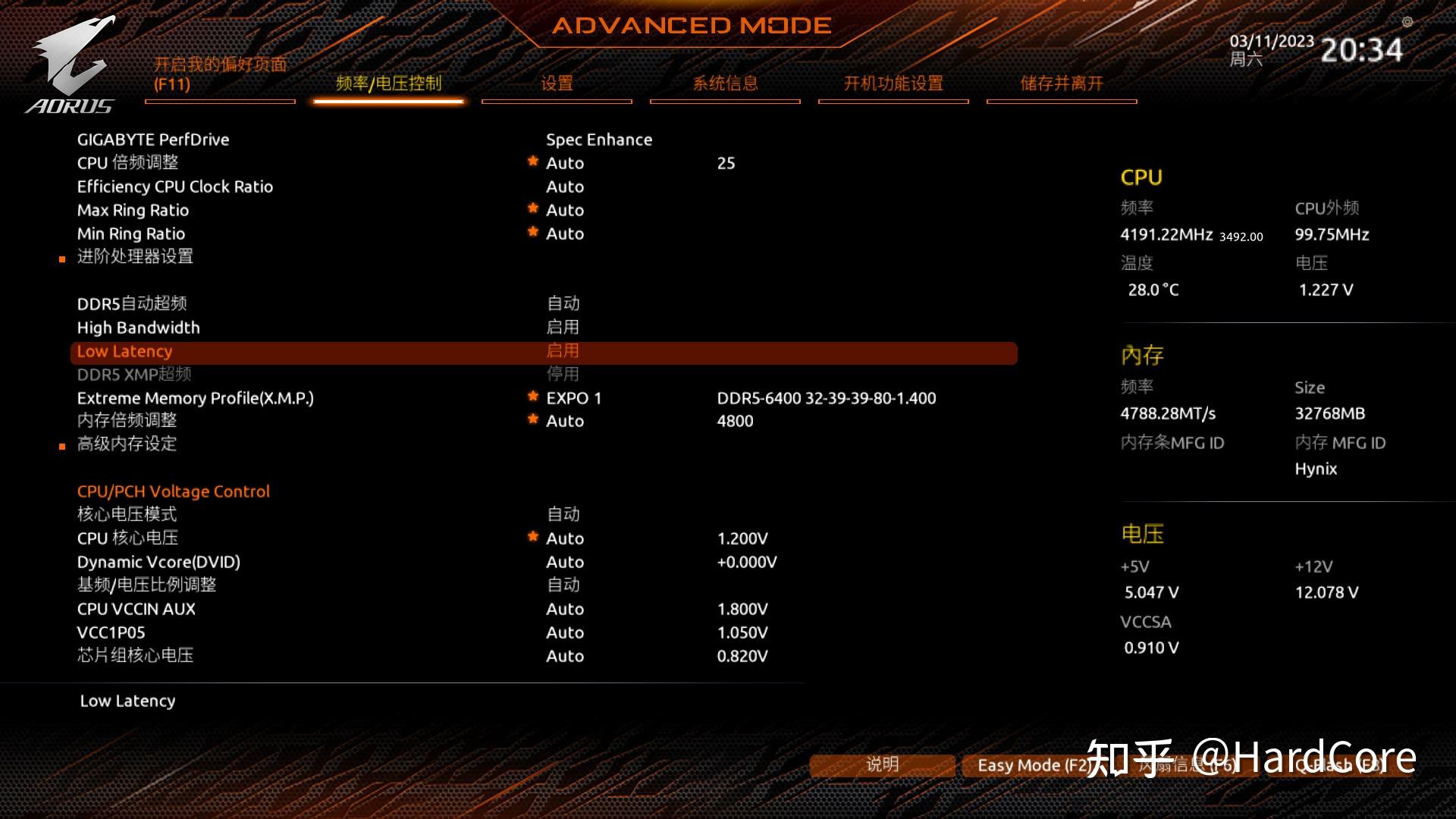Viewport: 1456px width, 819px height.
Task: Select the GIGABYTE PerfDrive setting
Action: [x=153, y=140]
